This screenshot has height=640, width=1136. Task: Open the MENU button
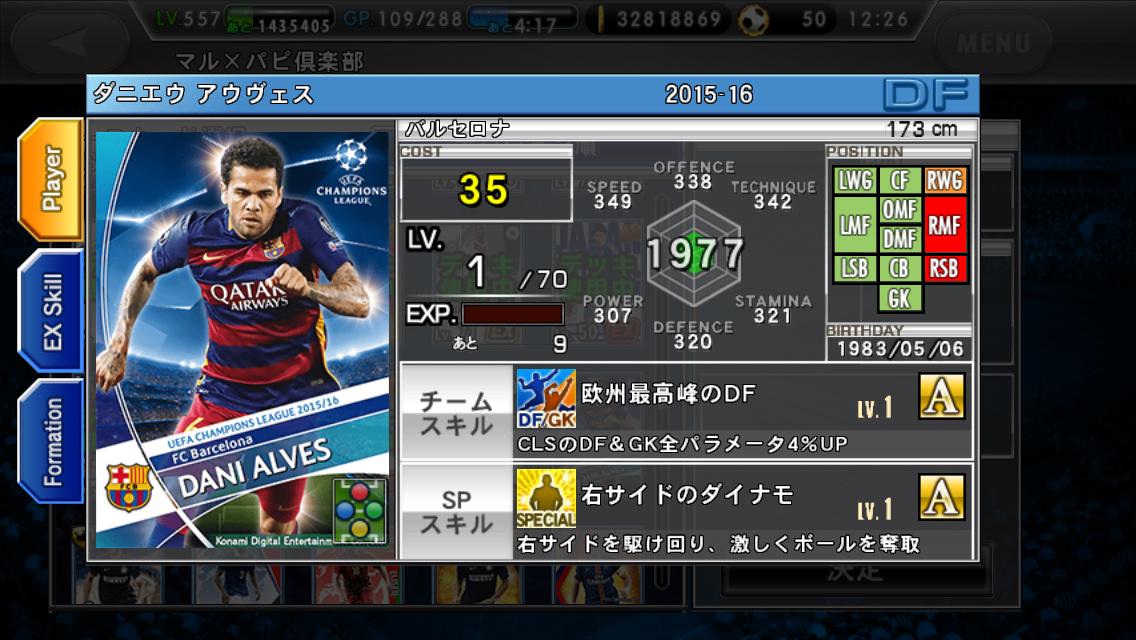992,43
